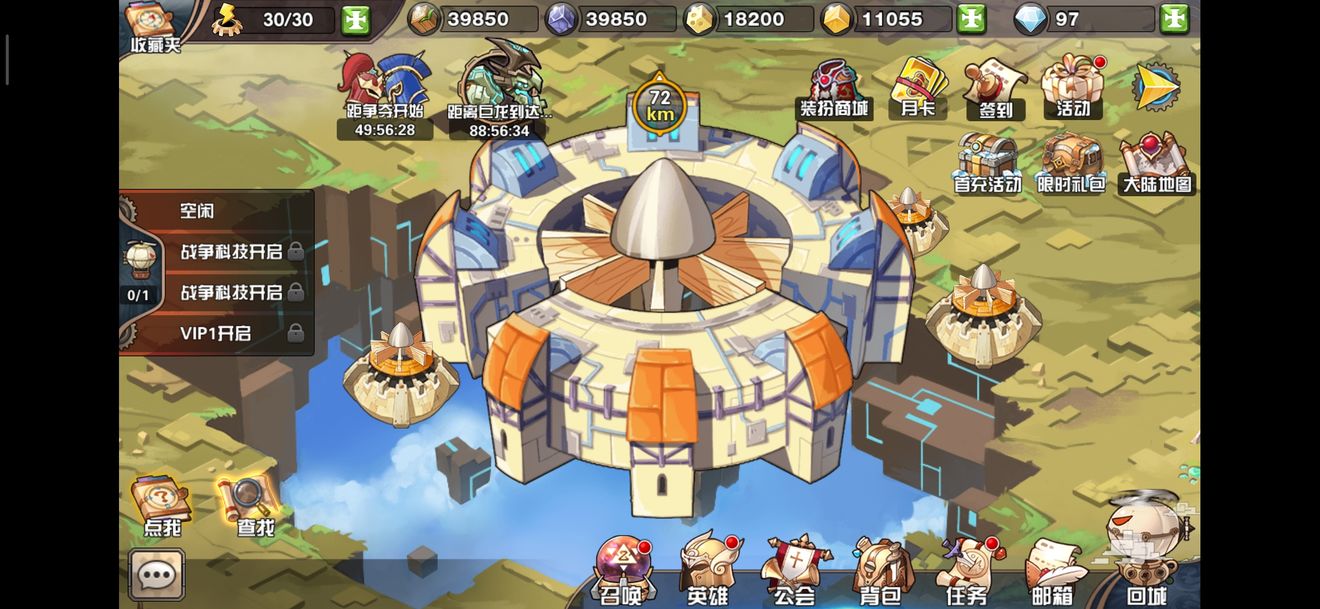Open the 装扮商城 costume shop
The height and width of the screenshot is (609, 1320).
pos(833,88)
